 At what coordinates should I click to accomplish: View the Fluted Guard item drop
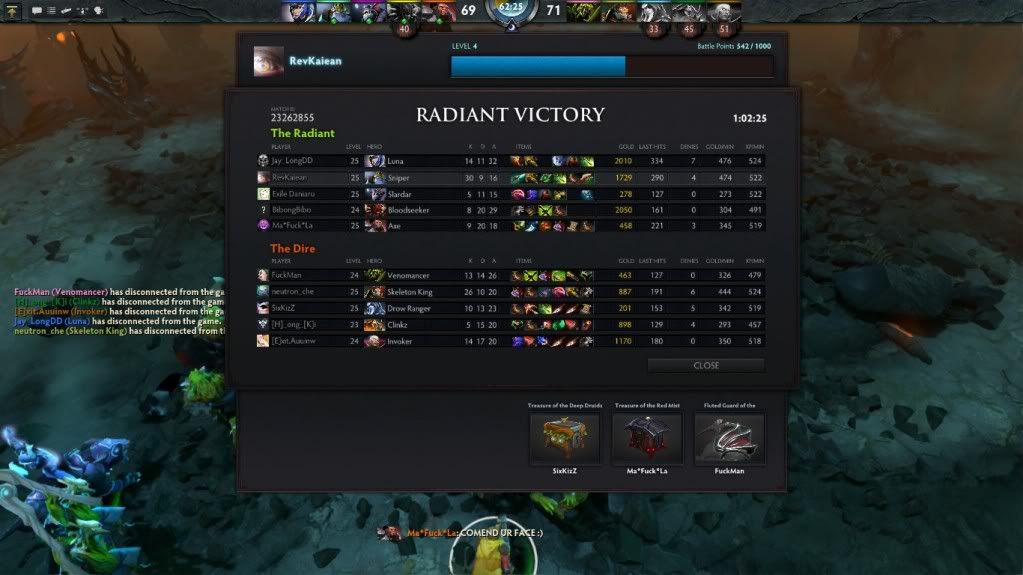click(729, 438)
